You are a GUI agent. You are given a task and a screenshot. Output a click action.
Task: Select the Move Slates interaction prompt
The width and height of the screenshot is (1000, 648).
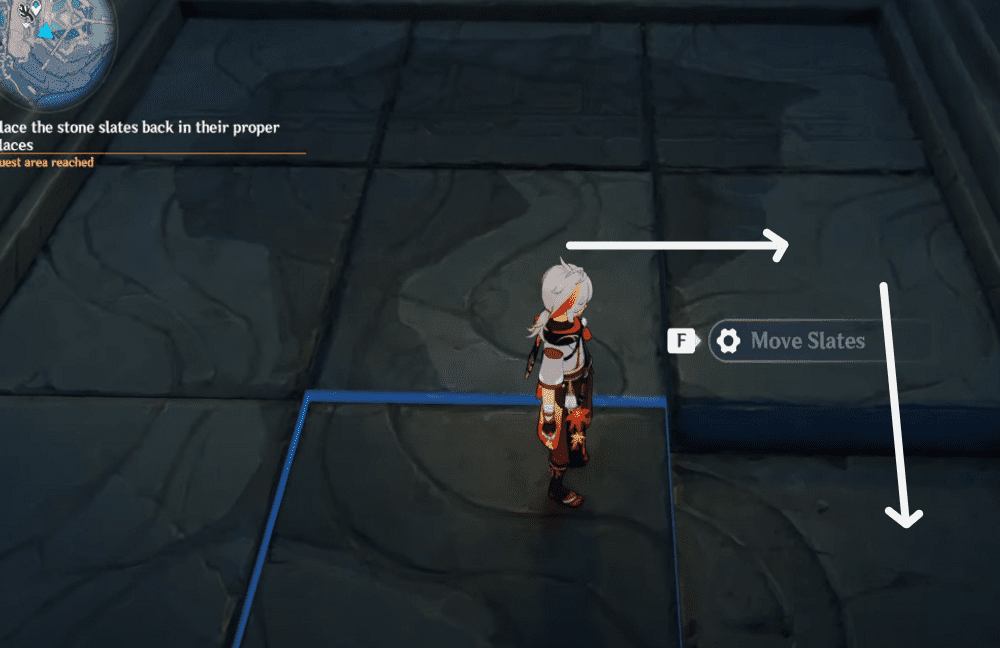[806, 341]
